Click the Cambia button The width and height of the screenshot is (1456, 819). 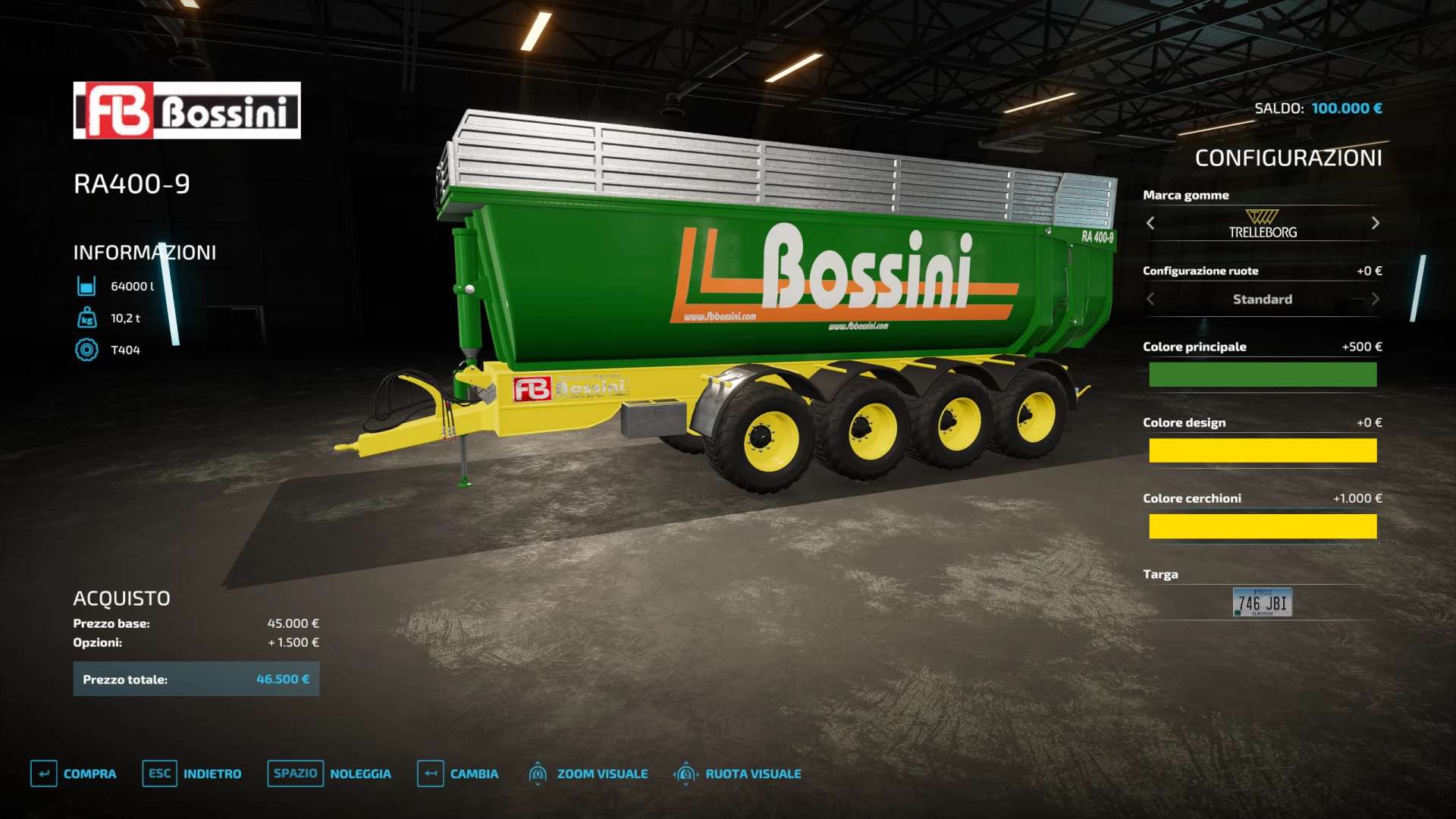coord(458,773)
